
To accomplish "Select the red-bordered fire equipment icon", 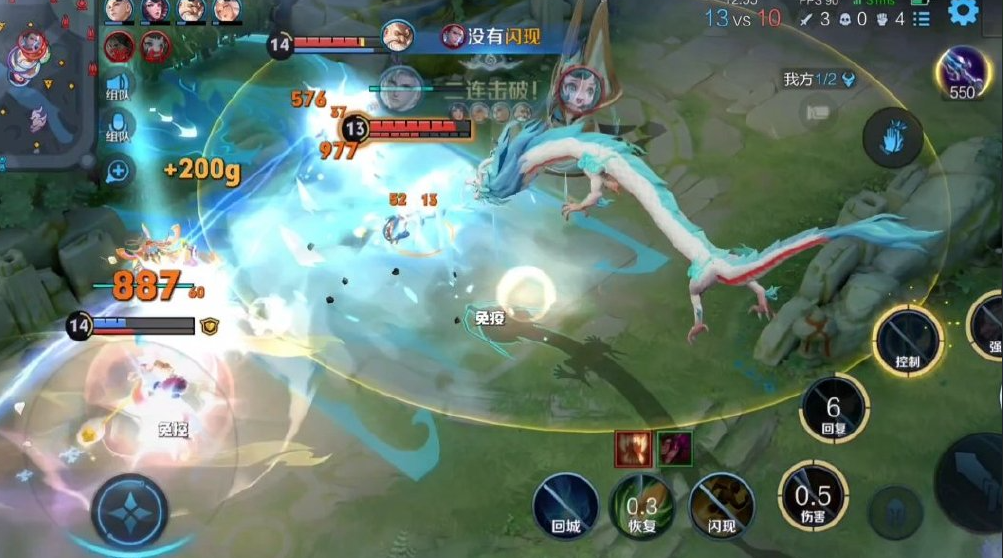I will pyautogui.click(x=633, y=449).
